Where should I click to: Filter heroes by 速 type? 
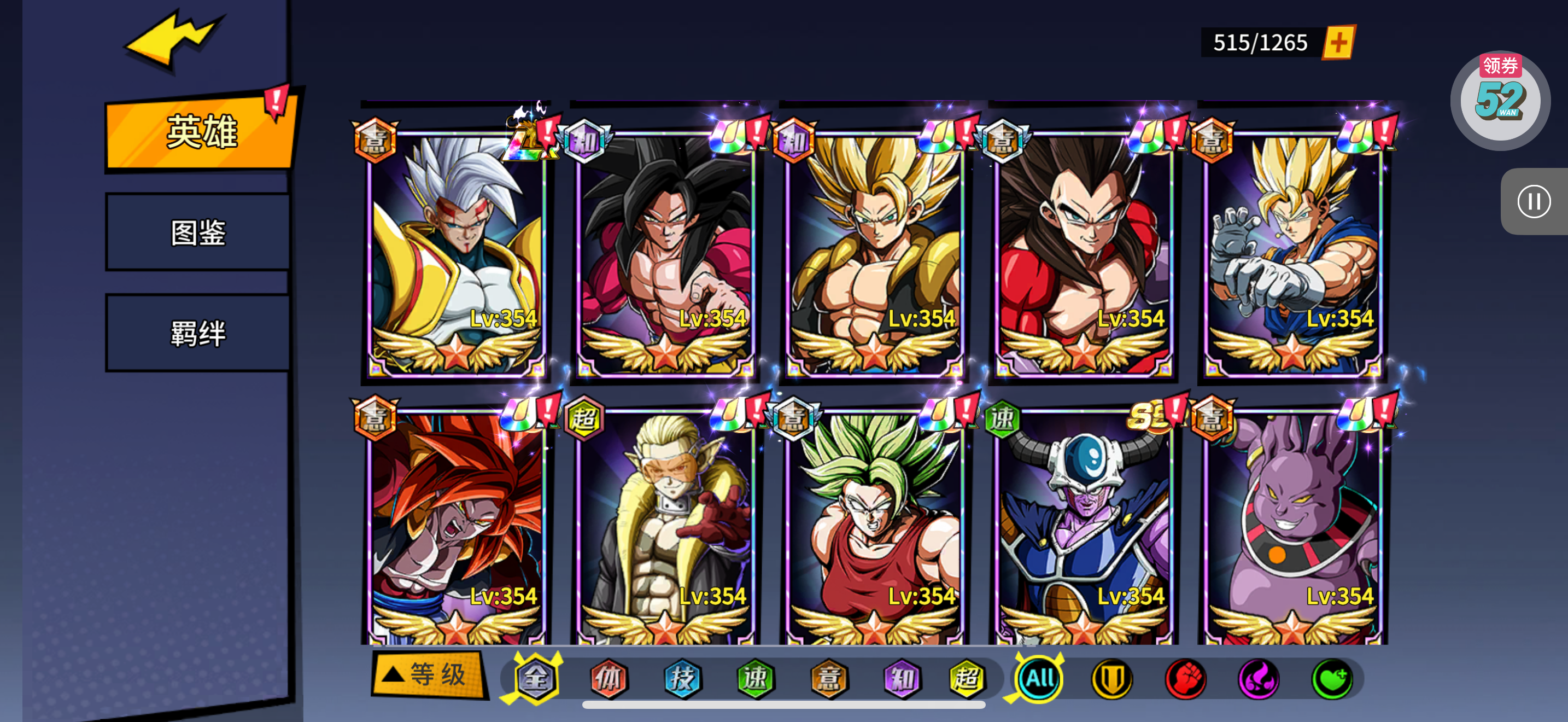(755, 678)
